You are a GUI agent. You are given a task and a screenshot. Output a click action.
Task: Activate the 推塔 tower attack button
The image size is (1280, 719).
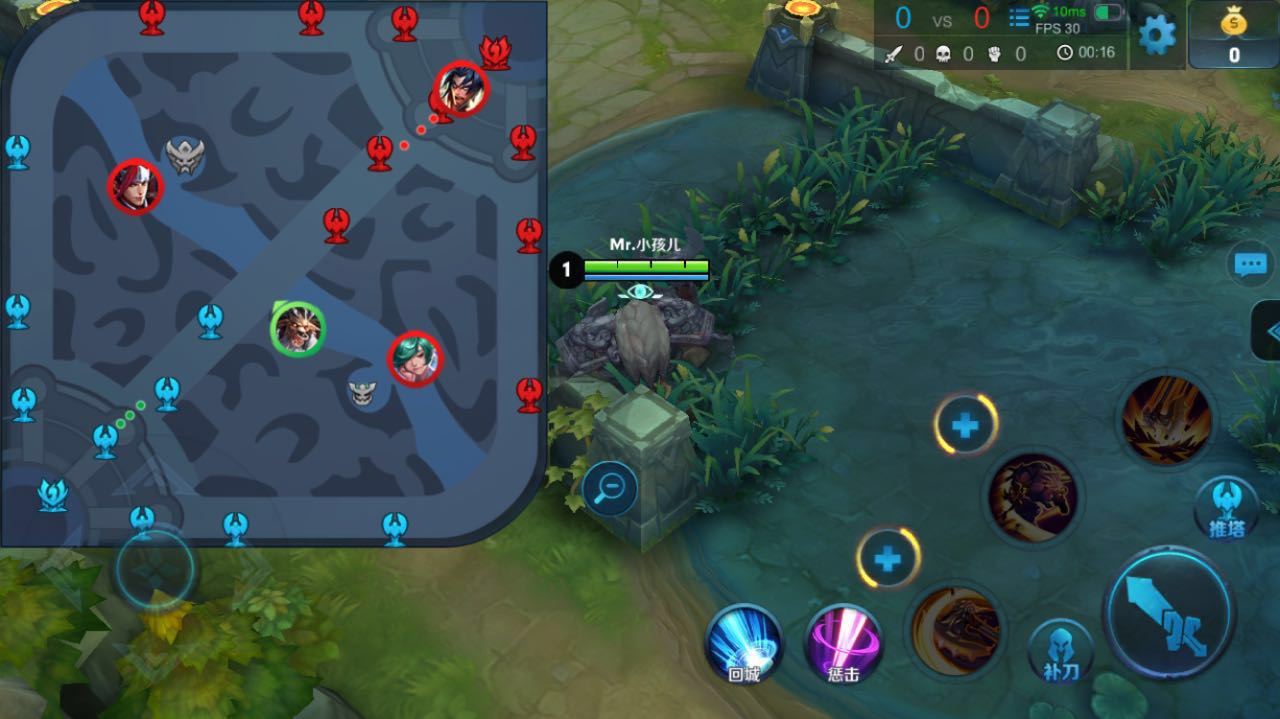click(1226, 507)
